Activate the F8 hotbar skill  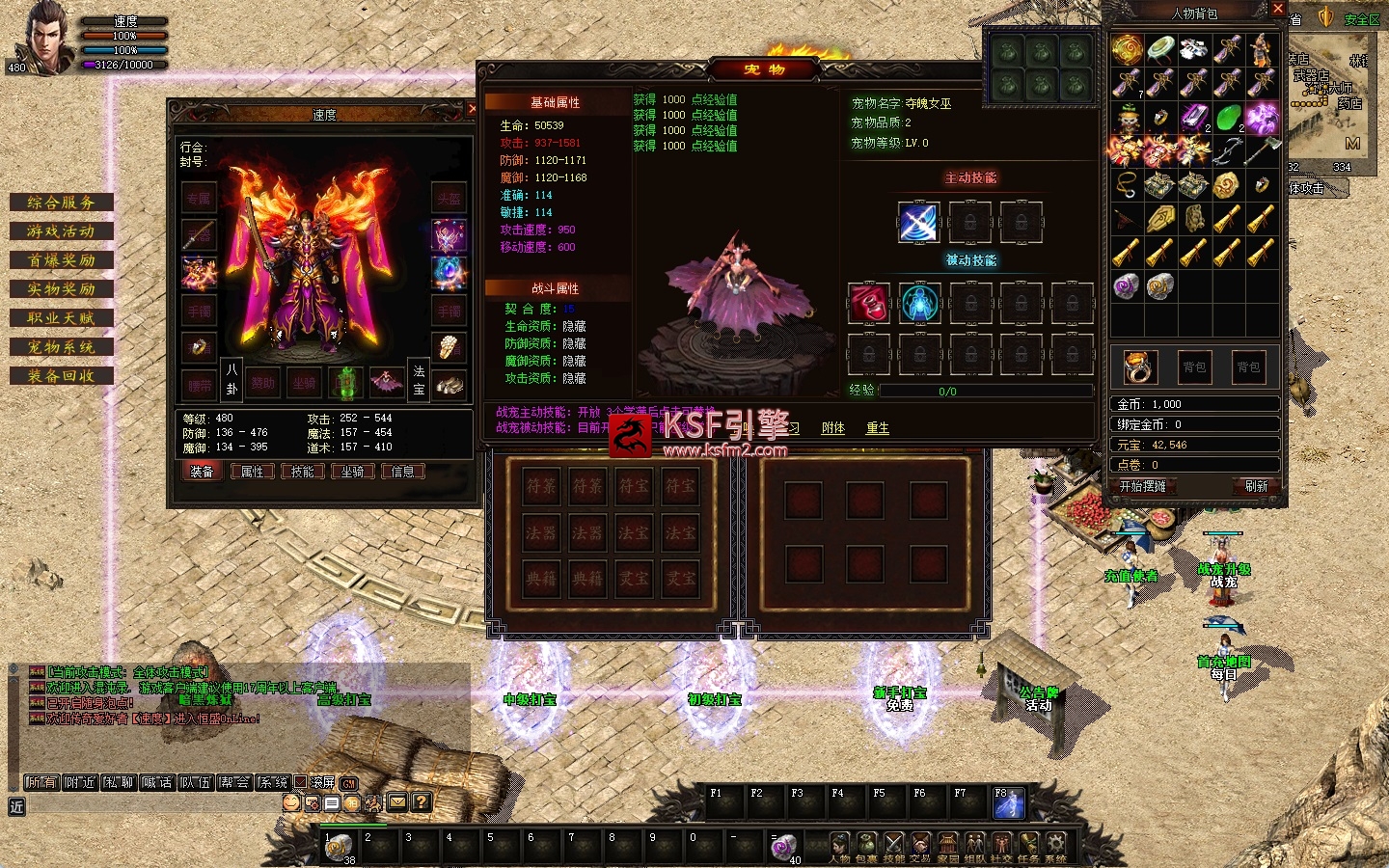[1009, 803]
